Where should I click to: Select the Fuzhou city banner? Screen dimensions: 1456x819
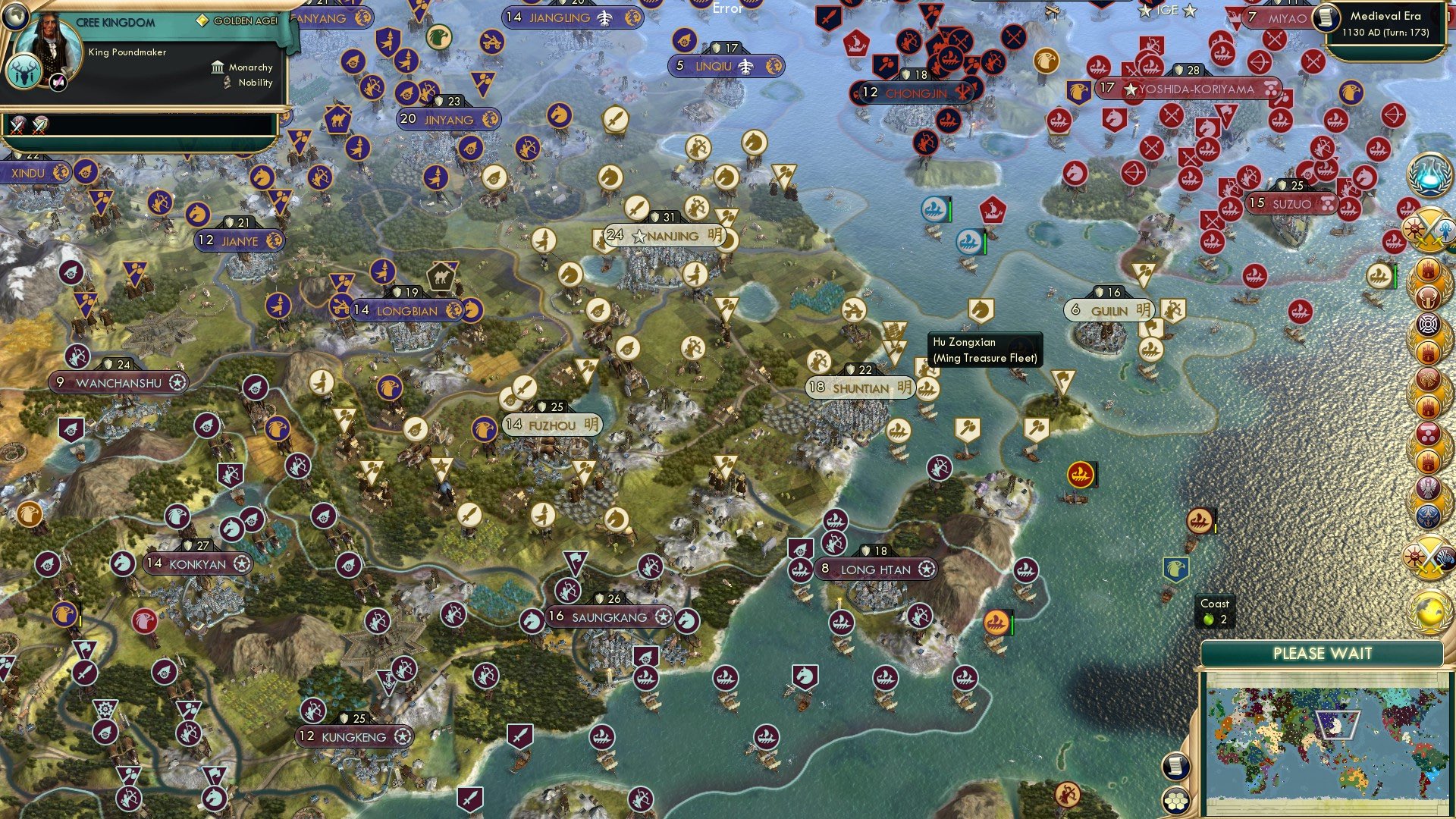click(552, 425)
